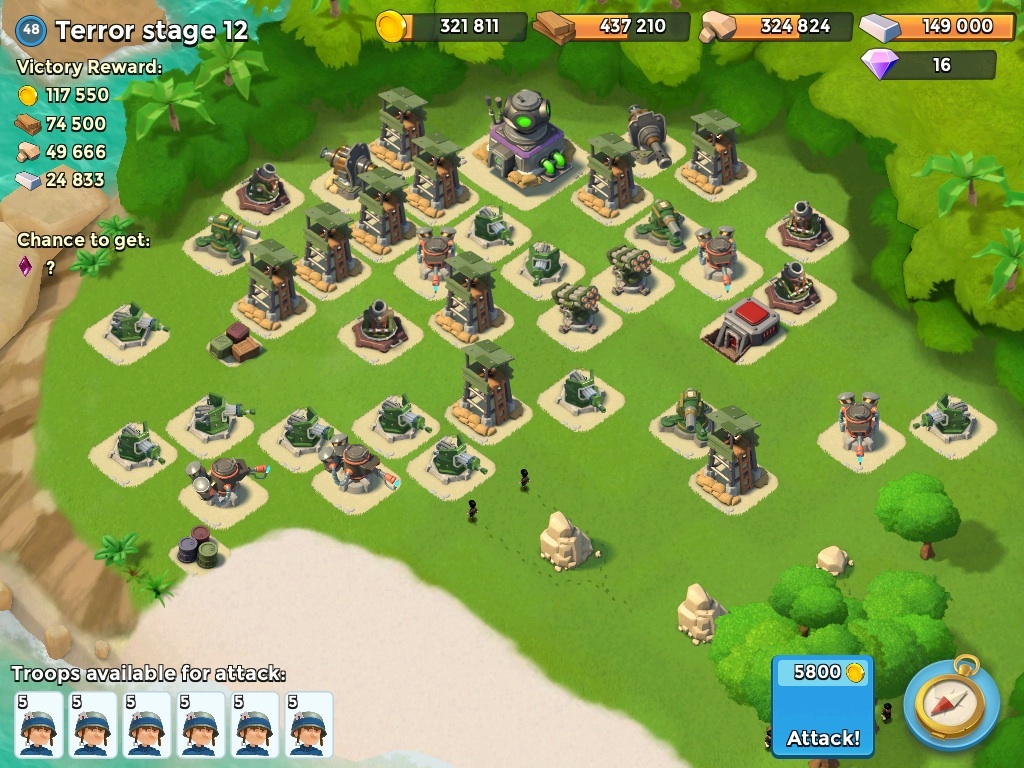
Task: Open the diamond shop from the gem counter
Action: point(929,65)
